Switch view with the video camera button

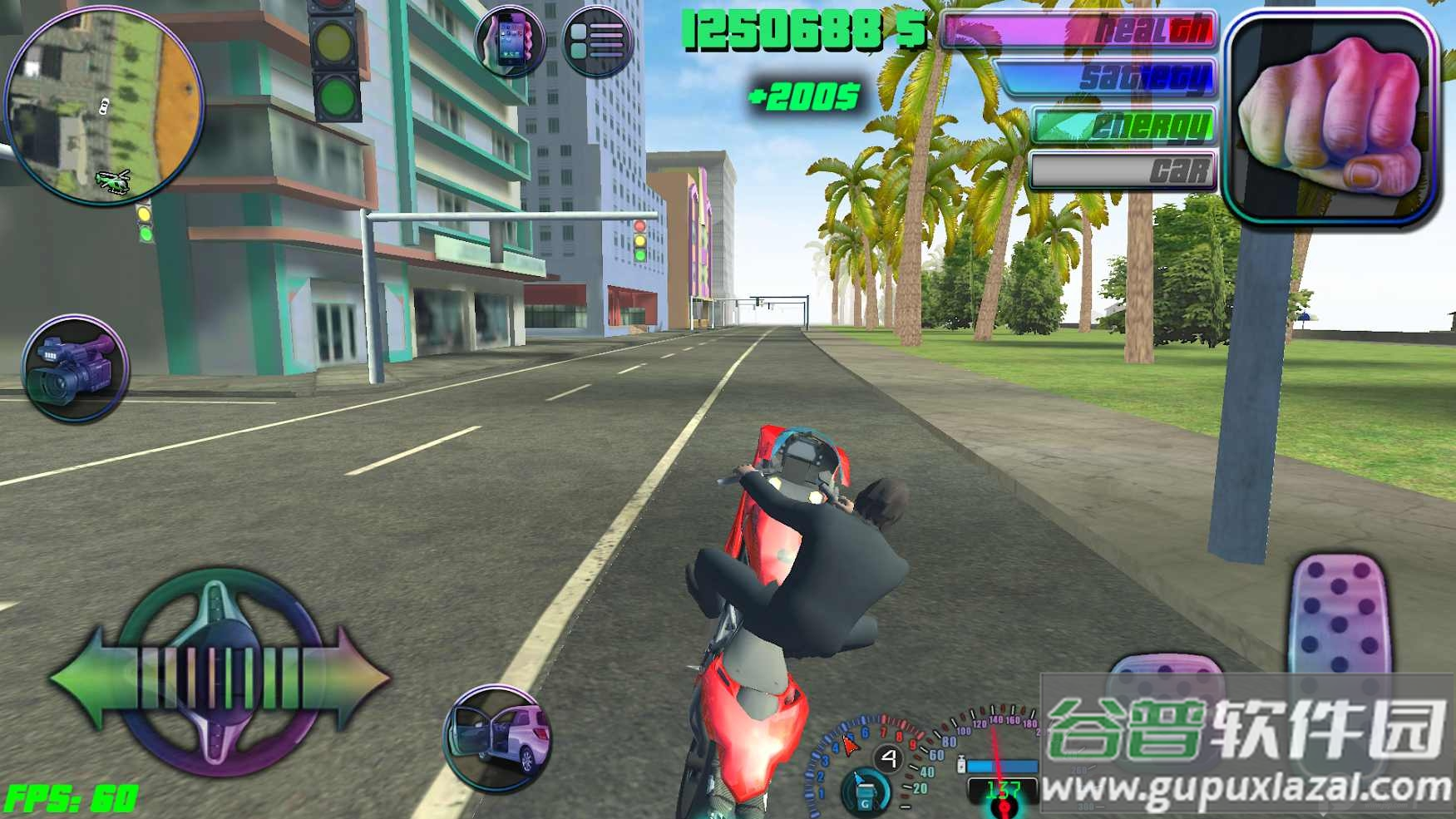(75, 368)
